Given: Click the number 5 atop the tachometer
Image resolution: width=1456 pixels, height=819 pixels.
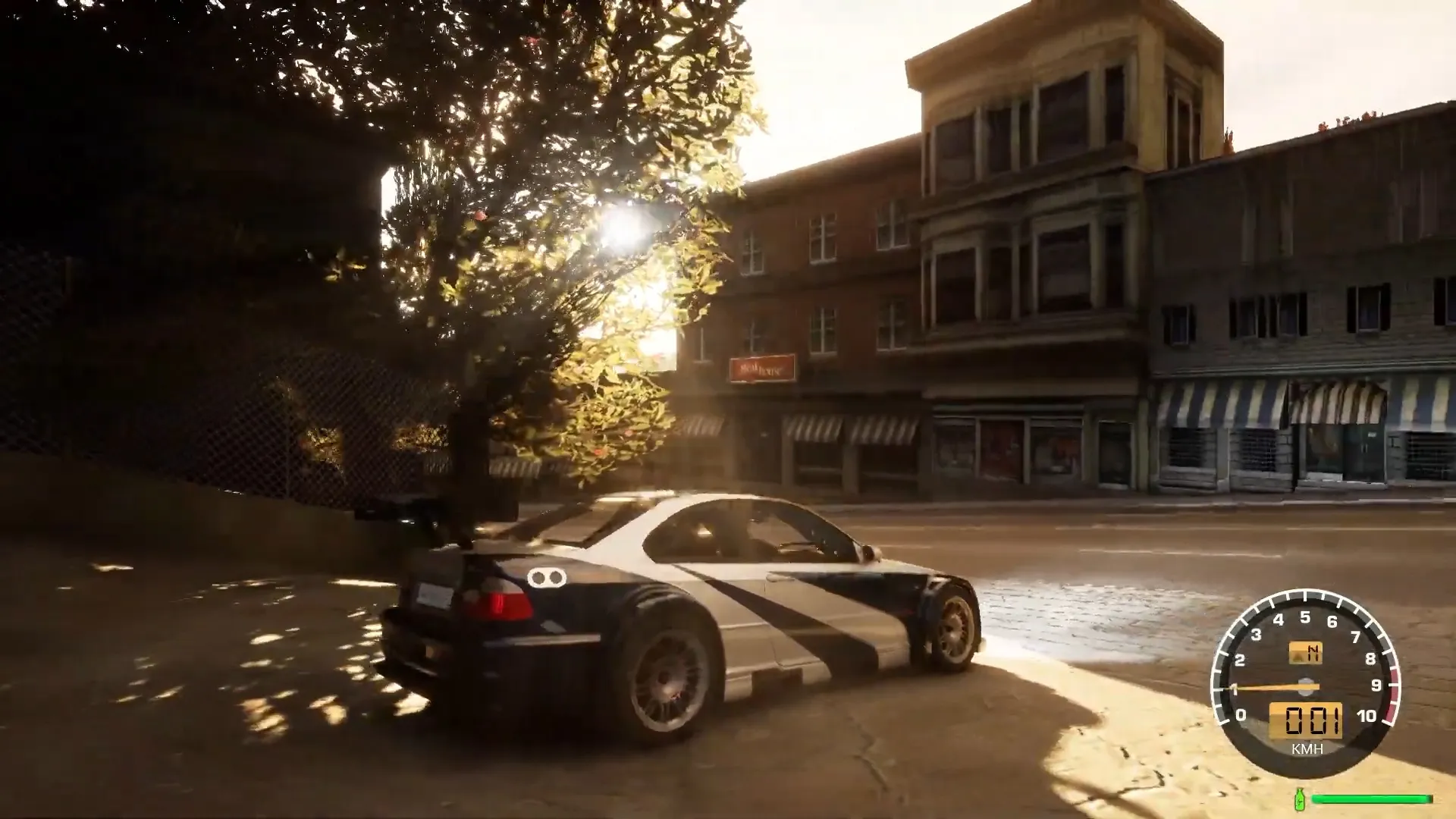Looking at the screenshot, I should (1306, 617).
